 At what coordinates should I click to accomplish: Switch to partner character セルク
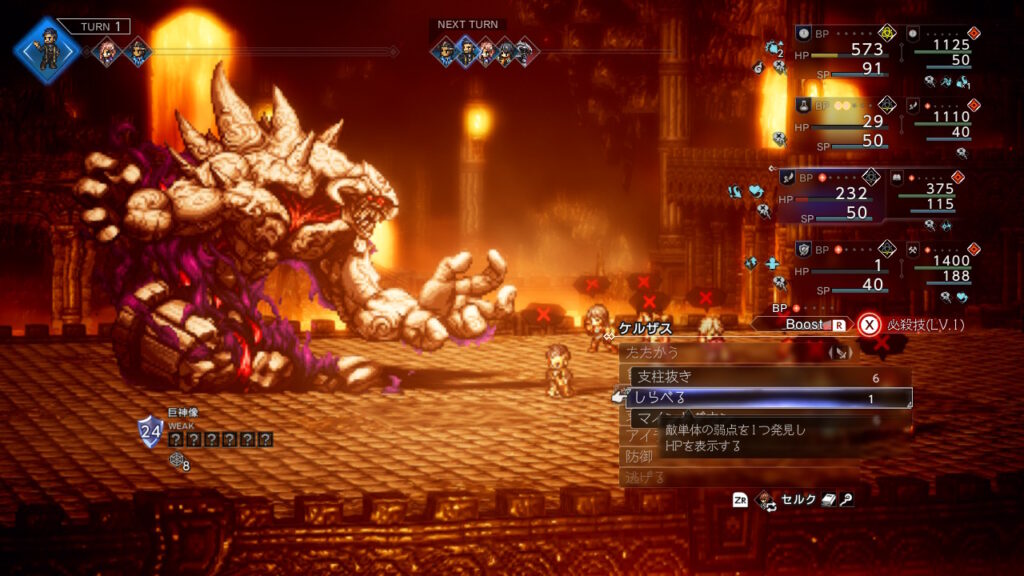[x=797, y=500]
